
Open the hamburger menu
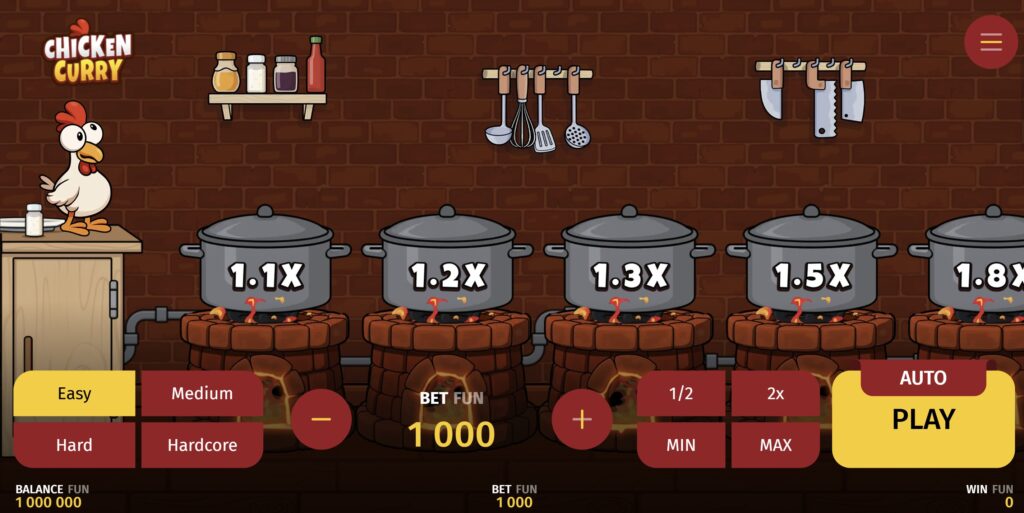(990, 42)
